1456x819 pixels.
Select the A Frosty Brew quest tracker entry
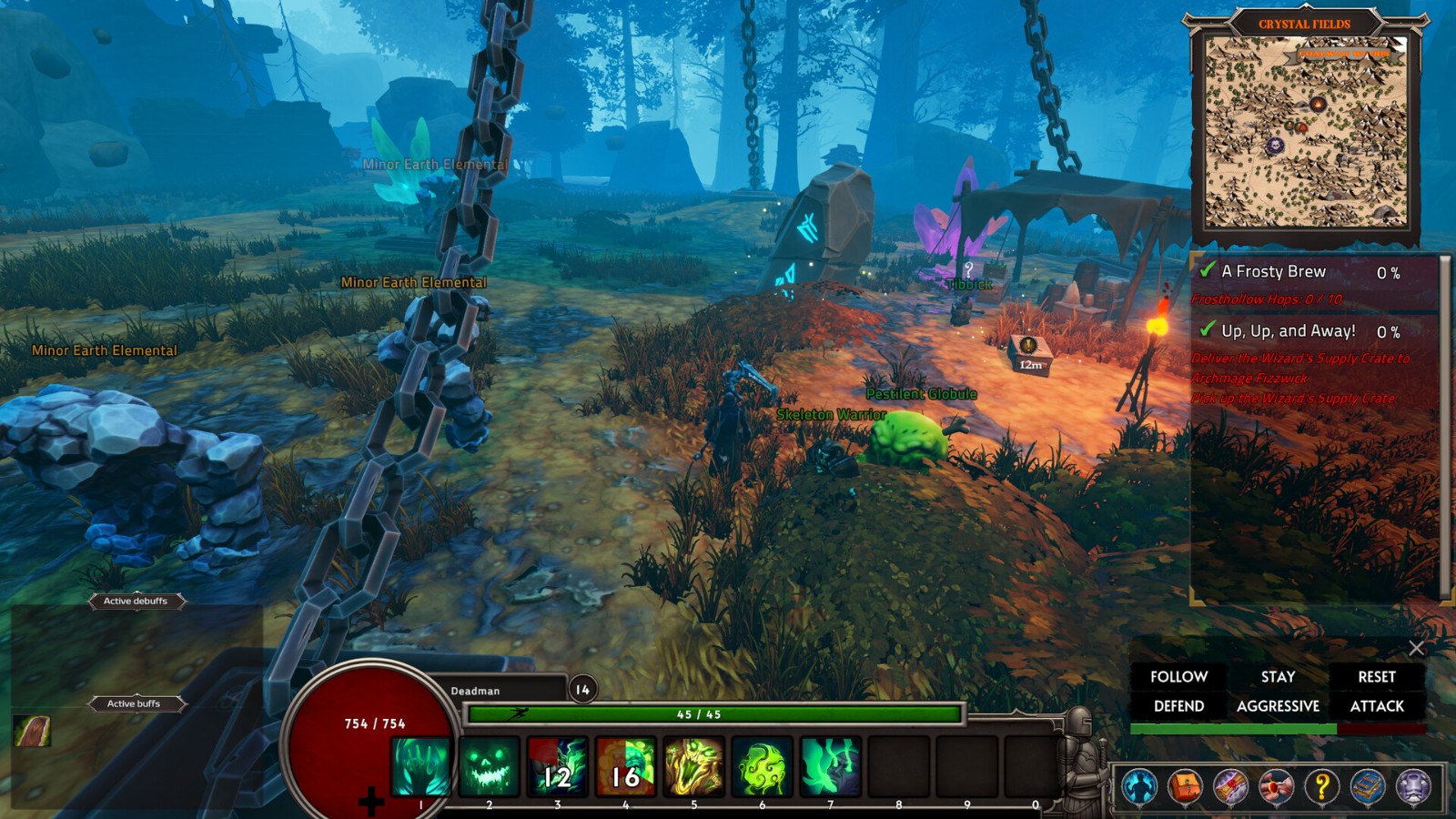click(x=1273, y=272)
